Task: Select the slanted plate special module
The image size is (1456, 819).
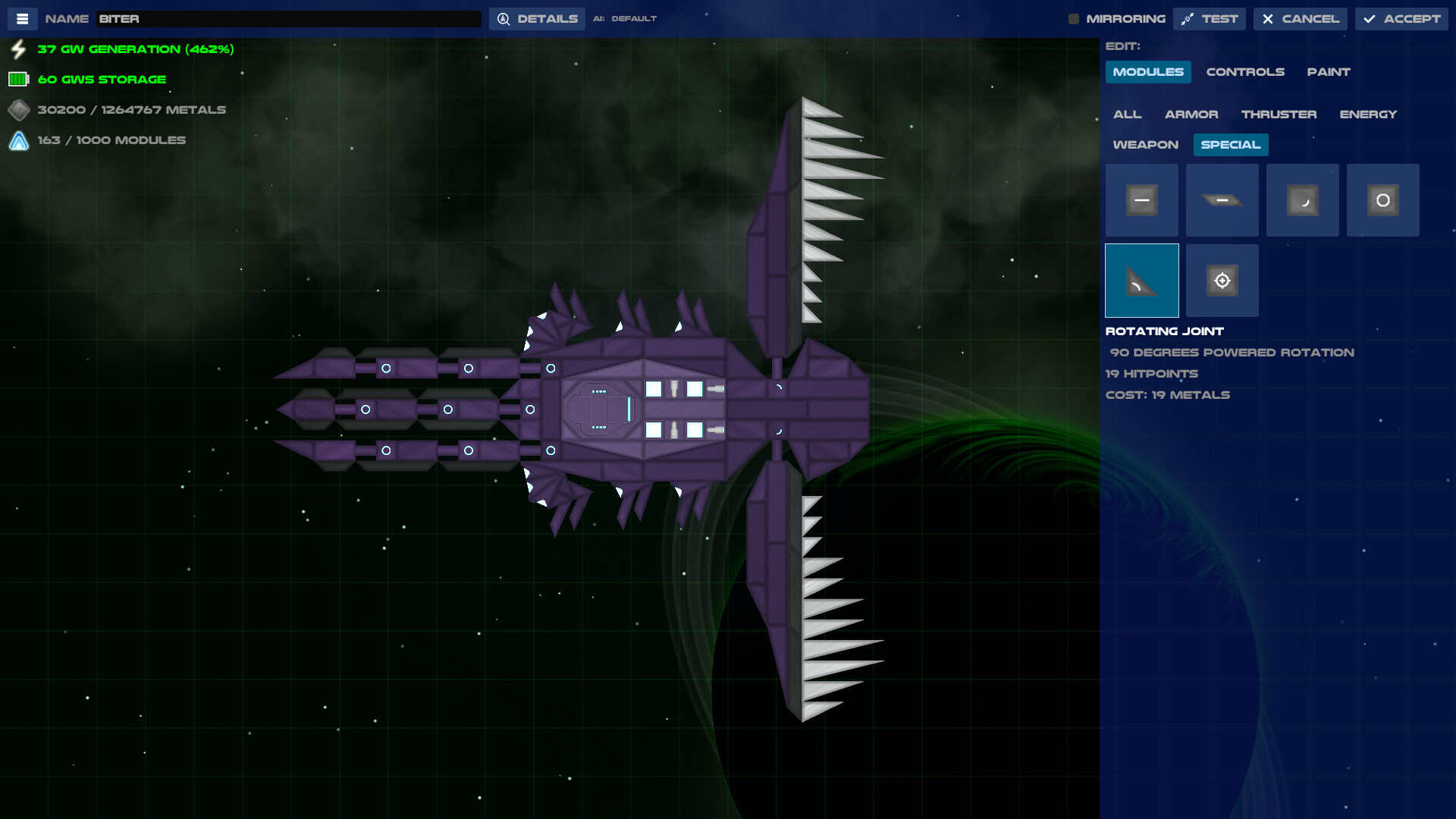Action: click(x=1222, y=199)
